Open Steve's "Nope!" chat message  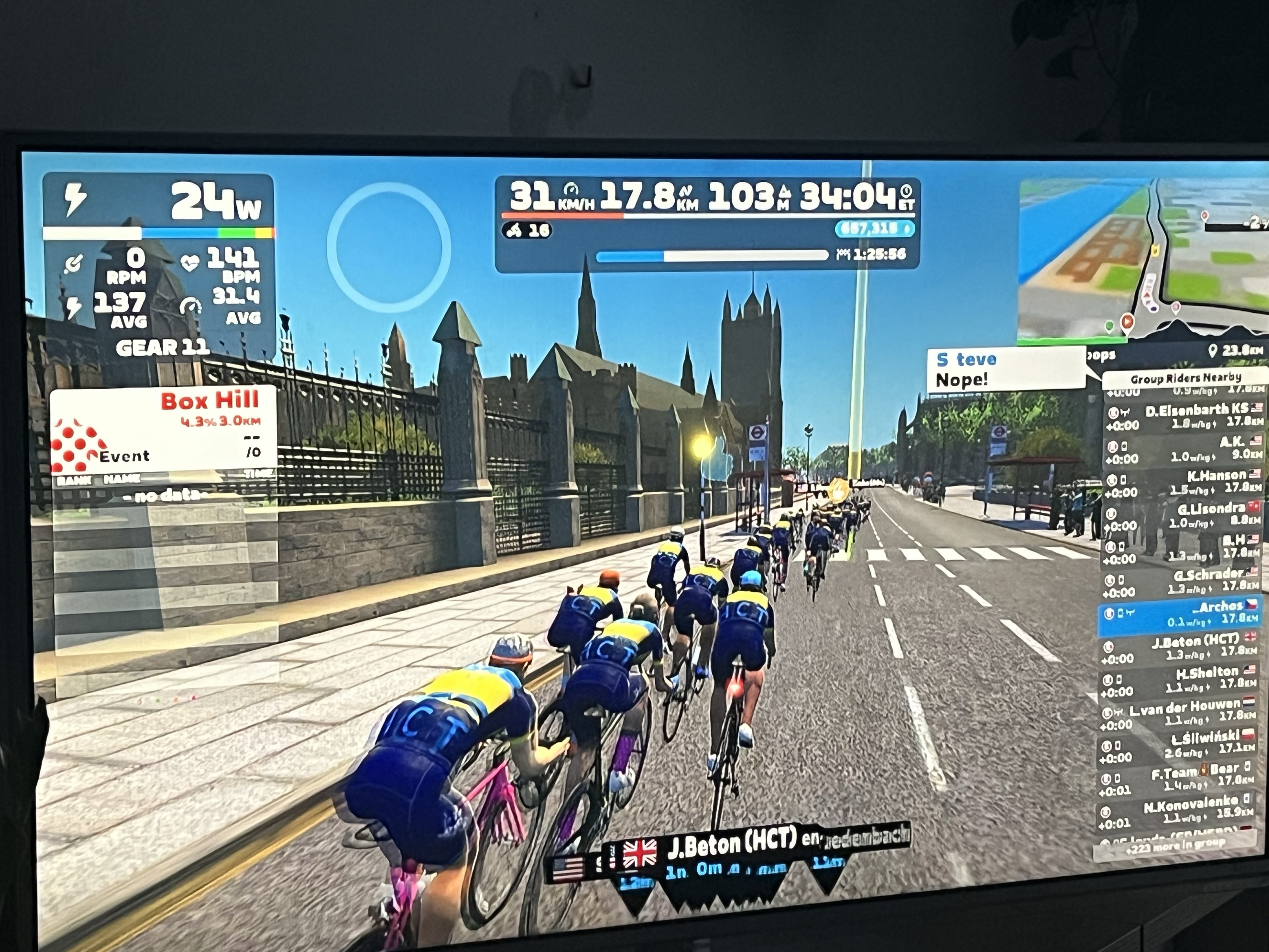pyautogui.click(x=1005, y=370)
